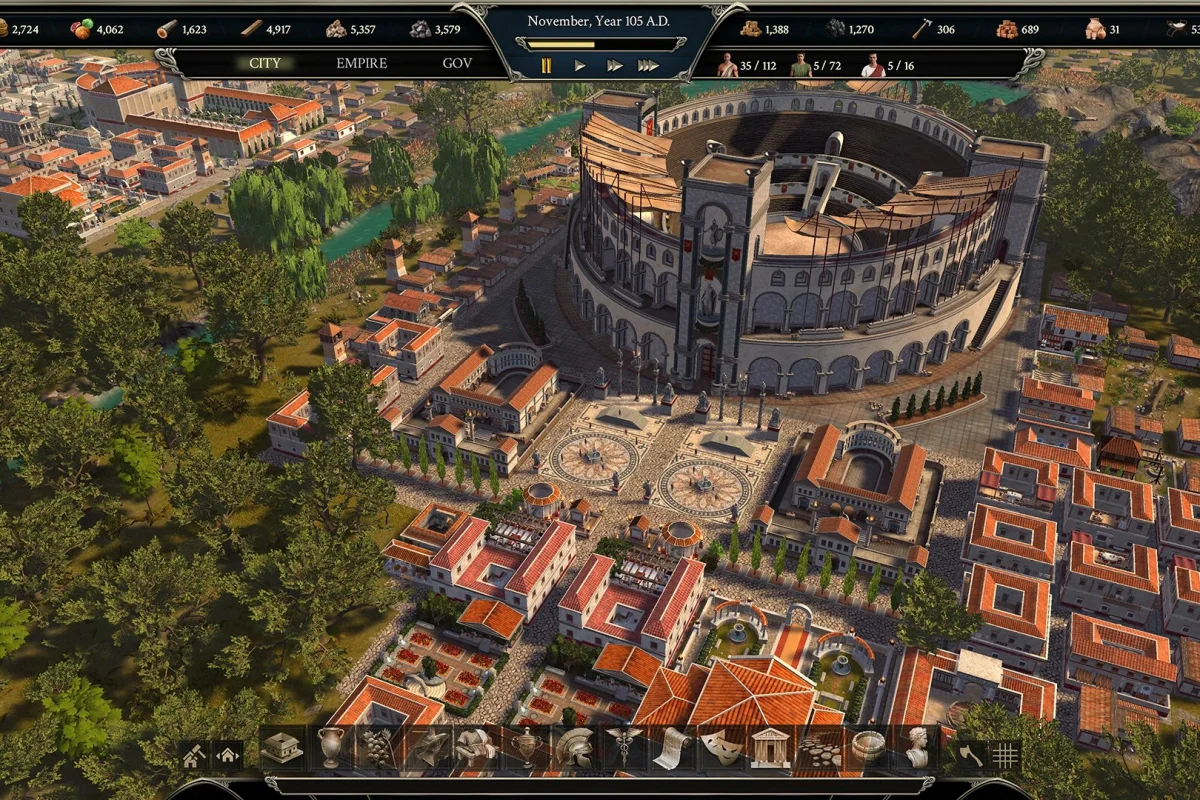Image resolution: width=1200 pixels, height=800 pixels.
Task: Select the GOV tab
Action: point(457,64)
